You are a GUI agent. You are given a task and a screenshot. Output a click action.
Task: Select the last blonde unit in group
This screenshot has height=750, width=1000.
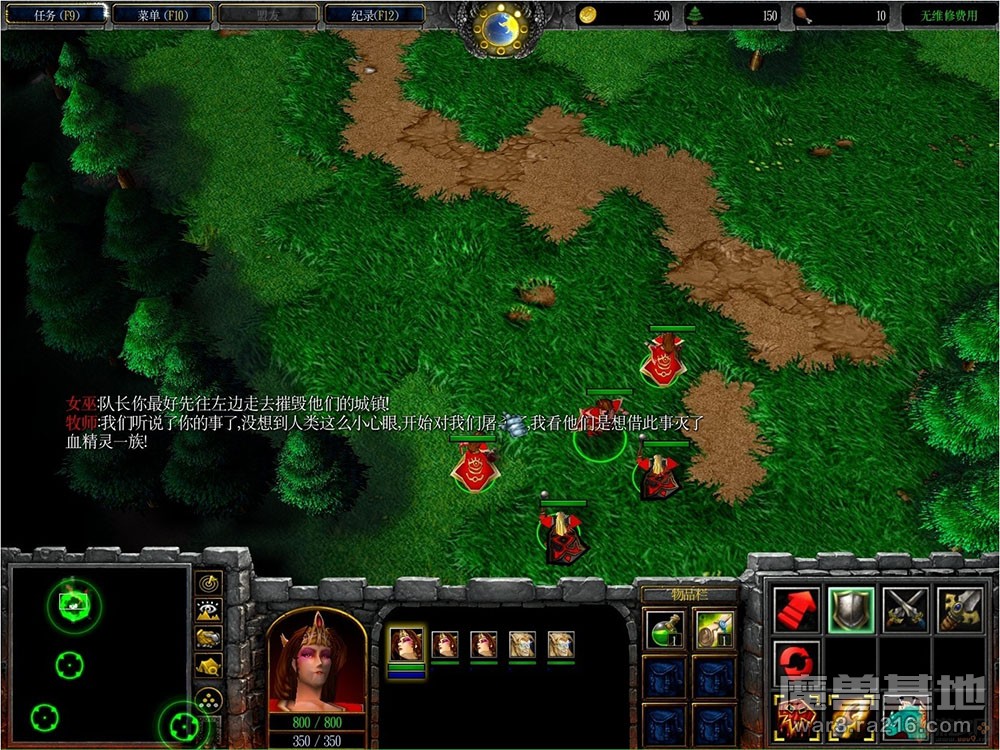click(x=561, y=645)
